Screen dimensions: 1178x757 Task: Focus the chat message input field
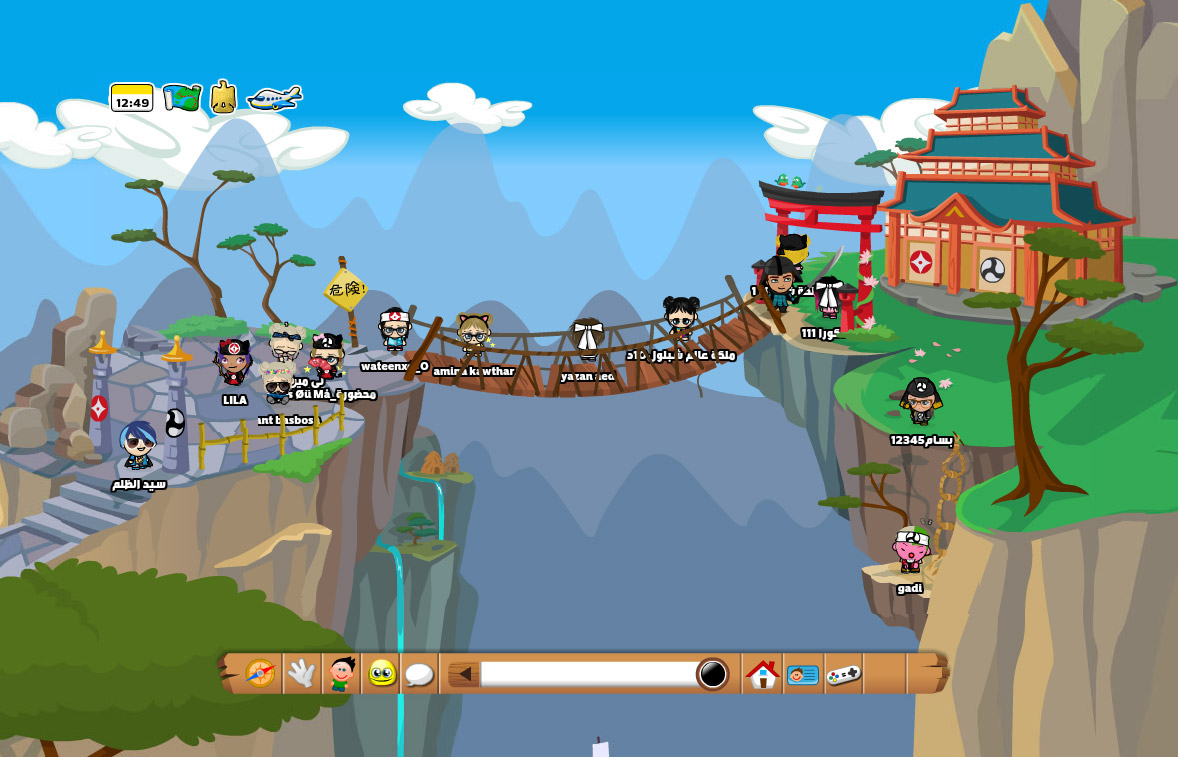(x=588, y=674)
